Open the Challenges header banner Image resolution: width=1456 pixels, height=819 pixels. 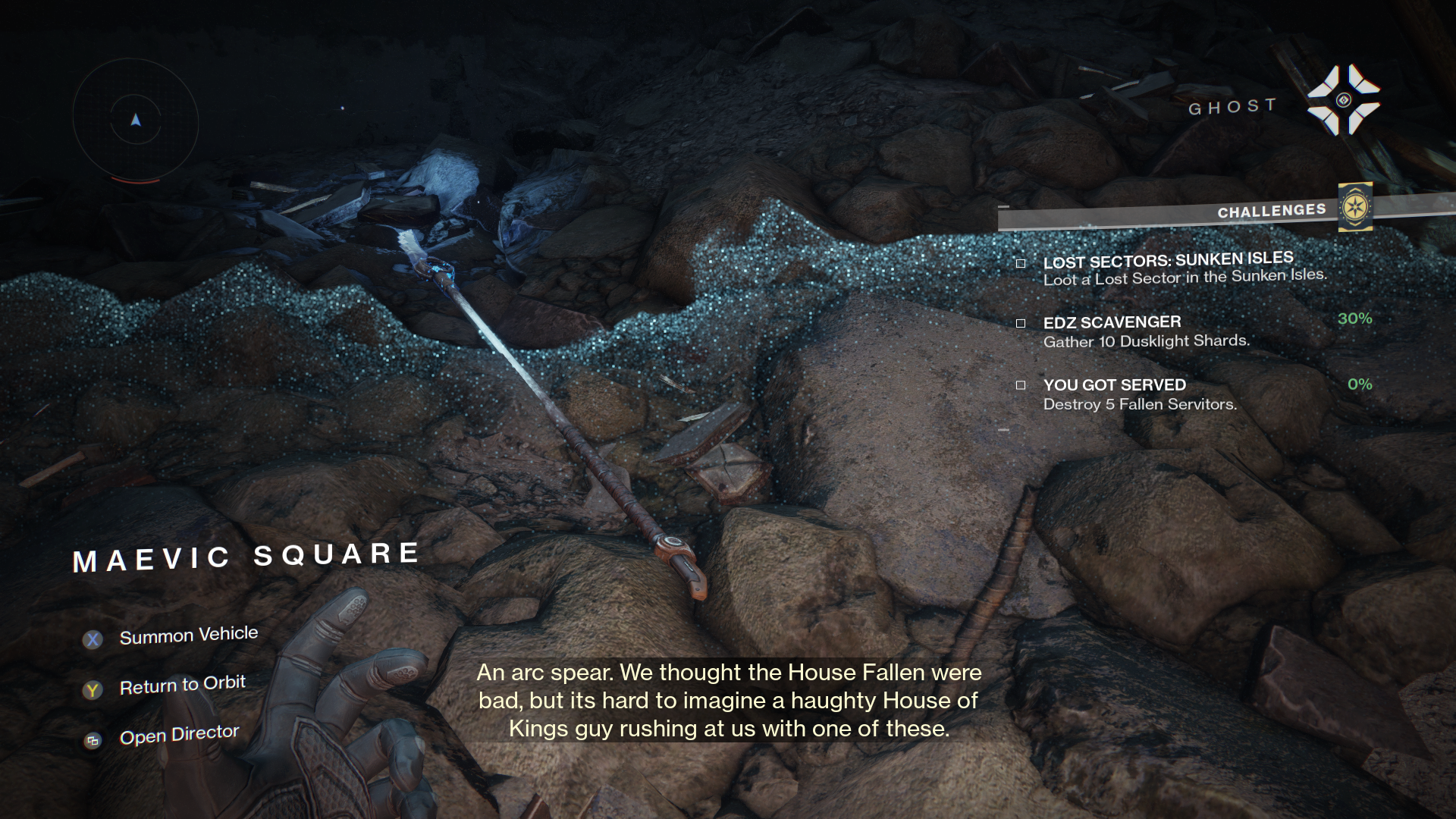click(1271, 212)
